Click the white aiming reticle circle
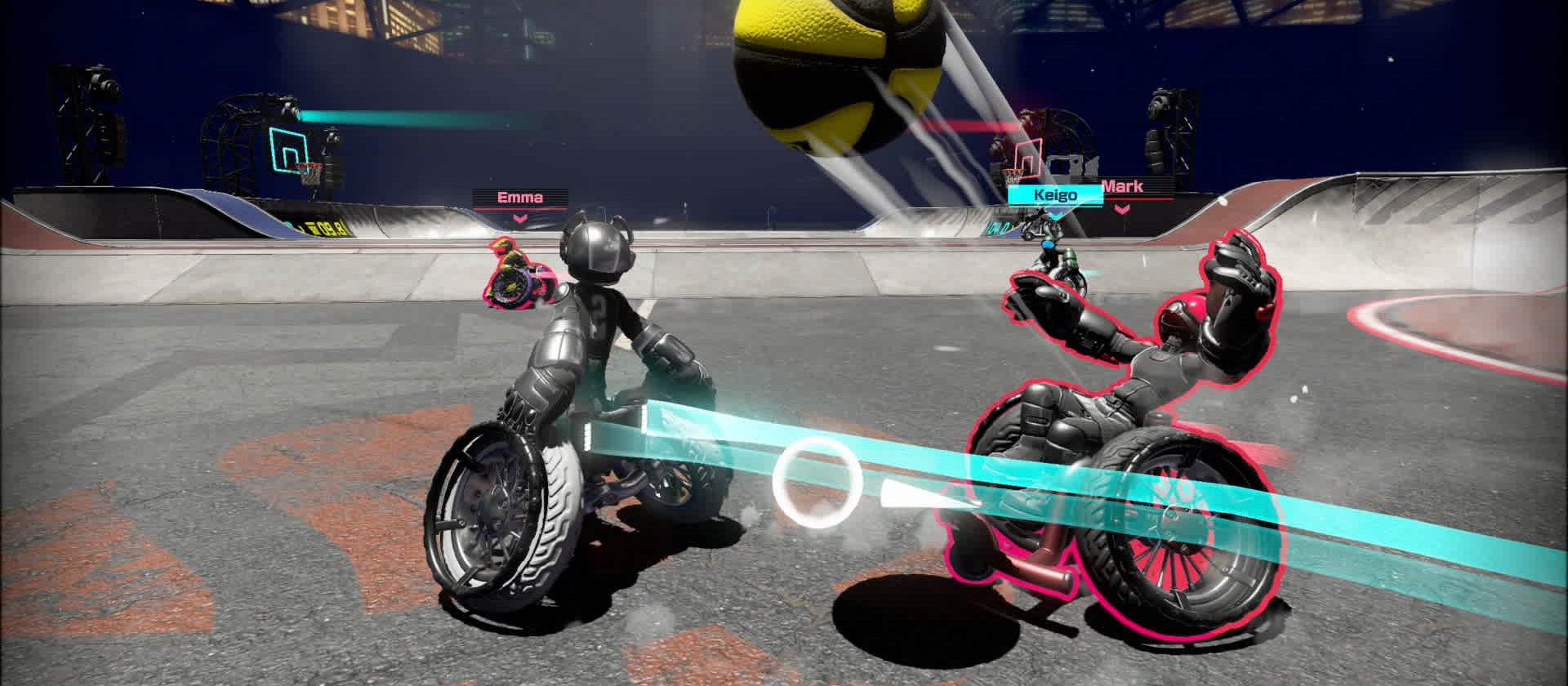This screenshot has height=686, width=1568. click(x=817, y=483)
